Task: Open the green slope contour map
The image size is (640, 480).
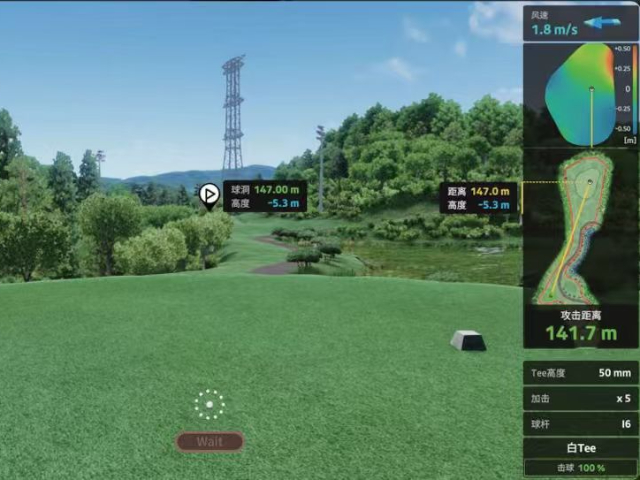Action: (x=580, y=93)
